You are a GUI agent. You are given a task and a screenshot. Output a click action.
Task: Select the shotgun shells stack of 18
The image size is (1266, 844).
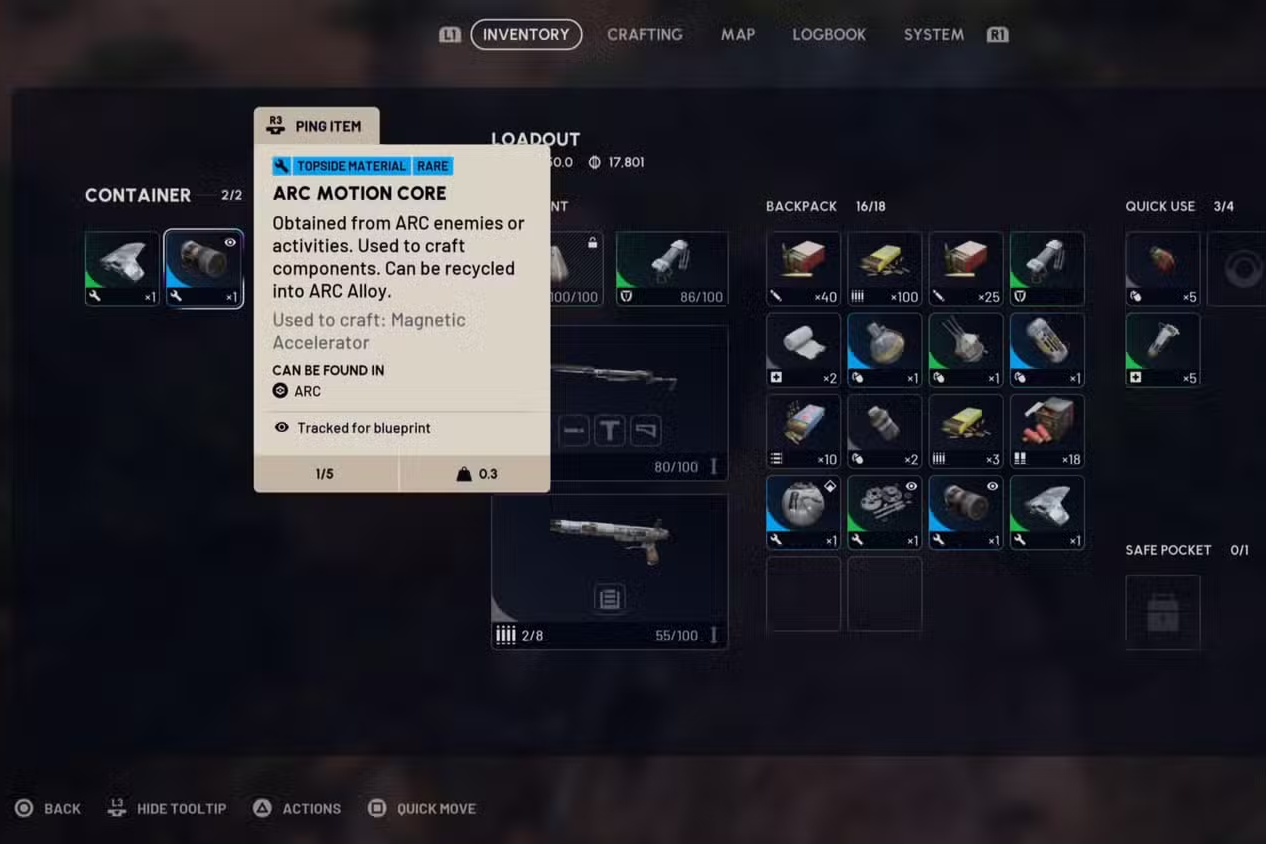(x=1047, y=431)
